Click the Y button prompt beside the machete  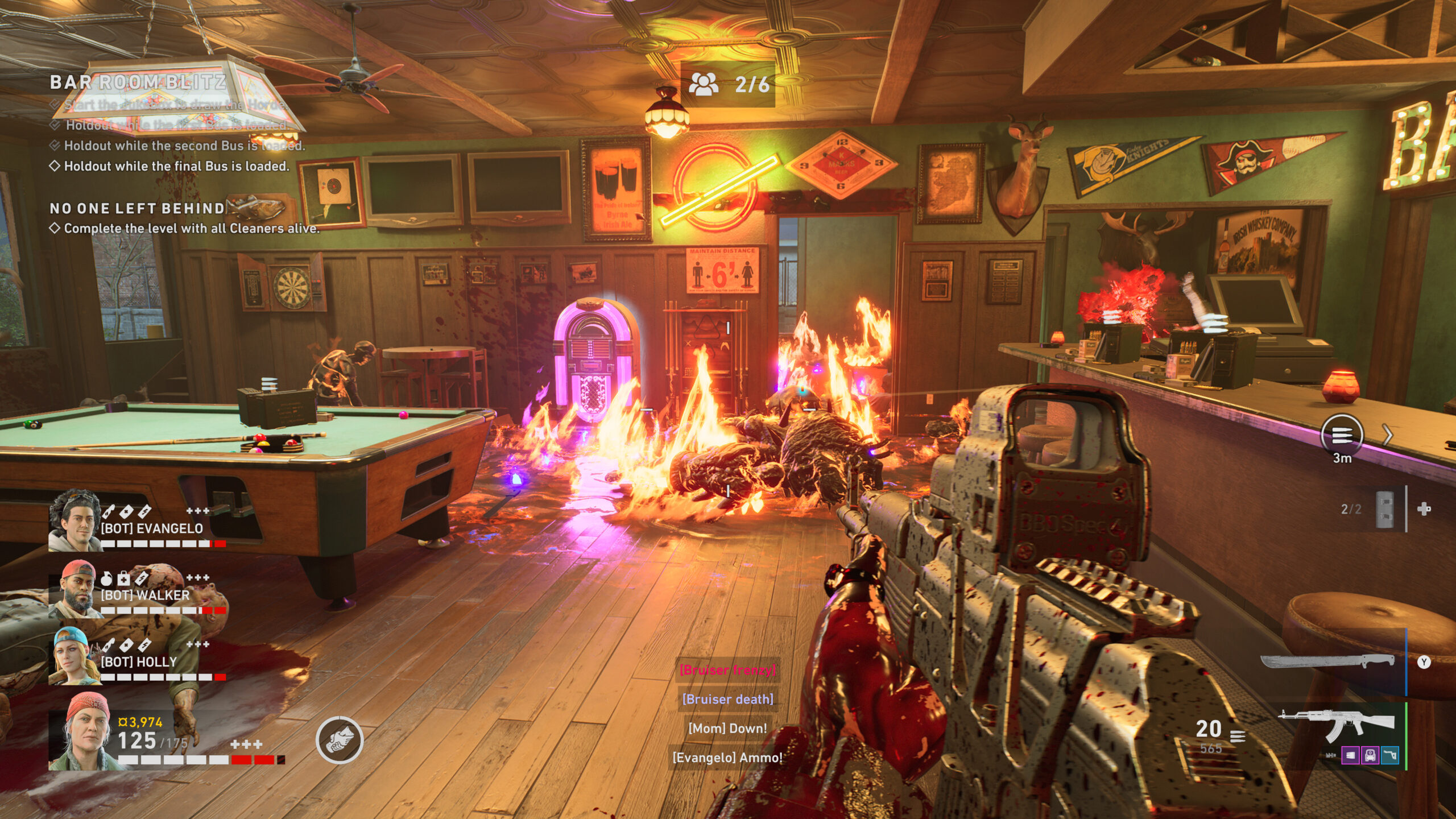pos(1424,661)
